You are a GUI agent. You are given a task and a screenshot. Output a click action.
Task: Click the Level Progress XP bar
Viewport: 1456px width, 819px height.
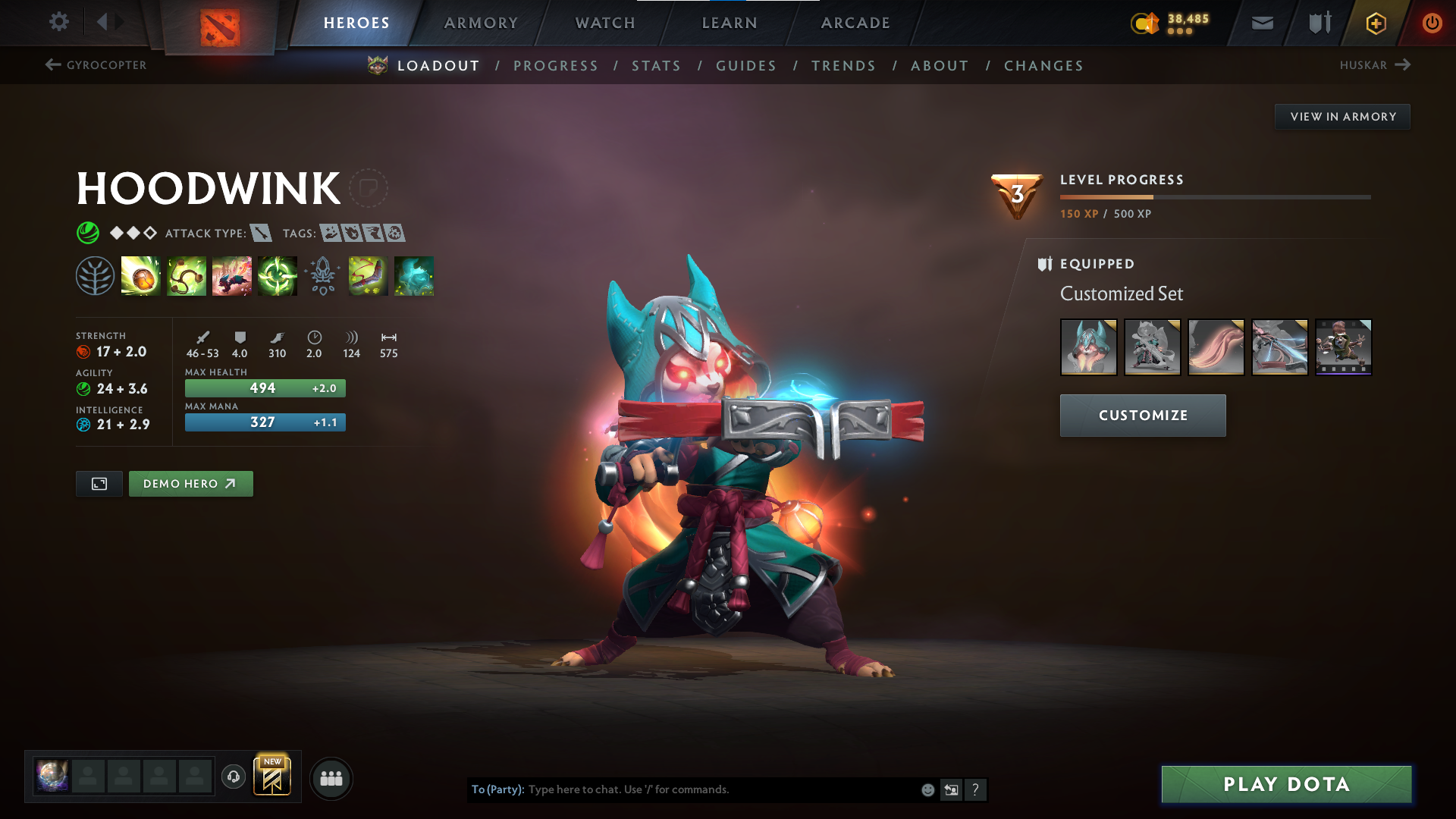click(1214, 196)
